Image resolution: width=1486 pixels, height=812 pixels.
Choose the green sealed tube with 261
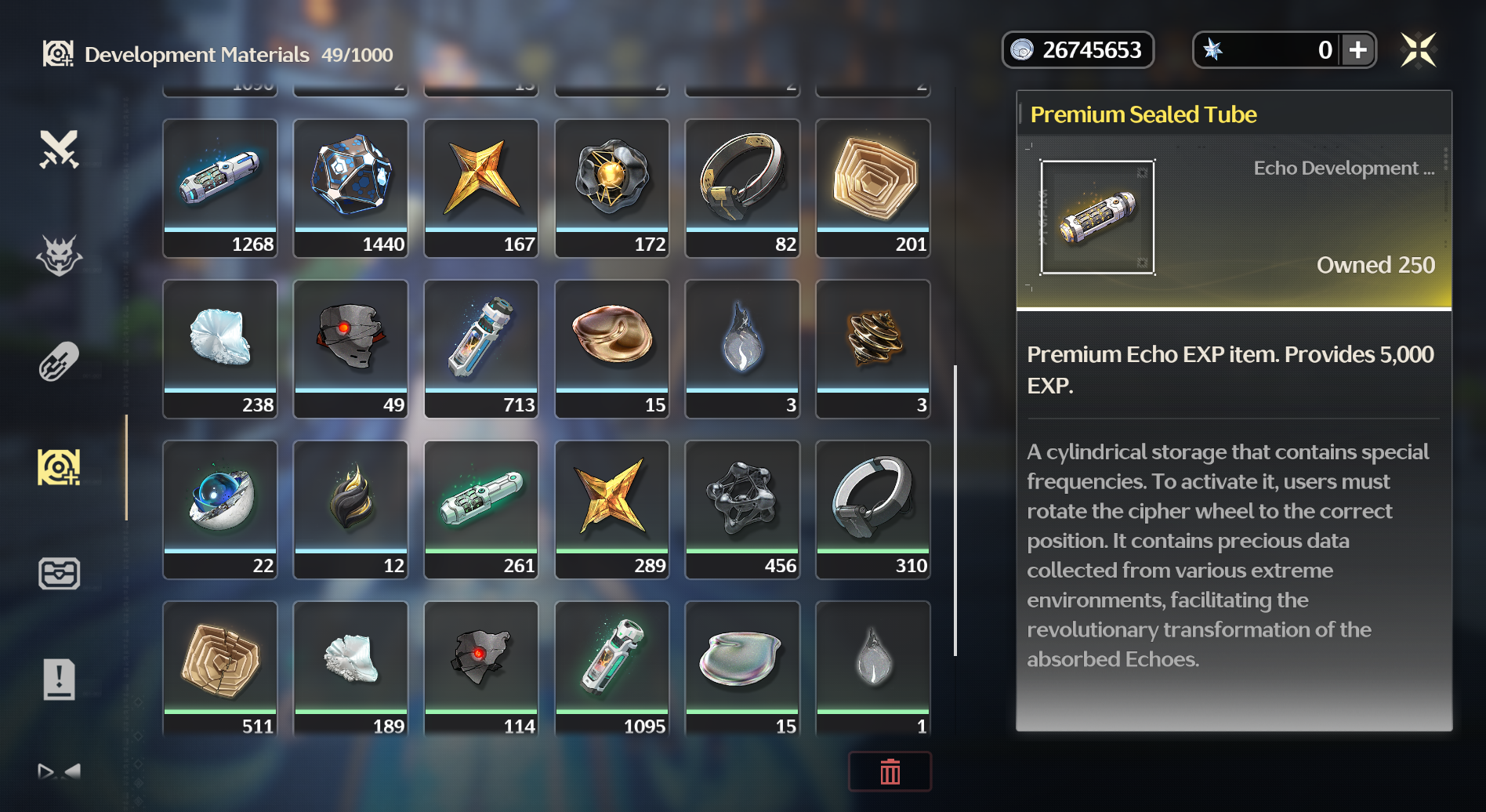pos(481,509)
